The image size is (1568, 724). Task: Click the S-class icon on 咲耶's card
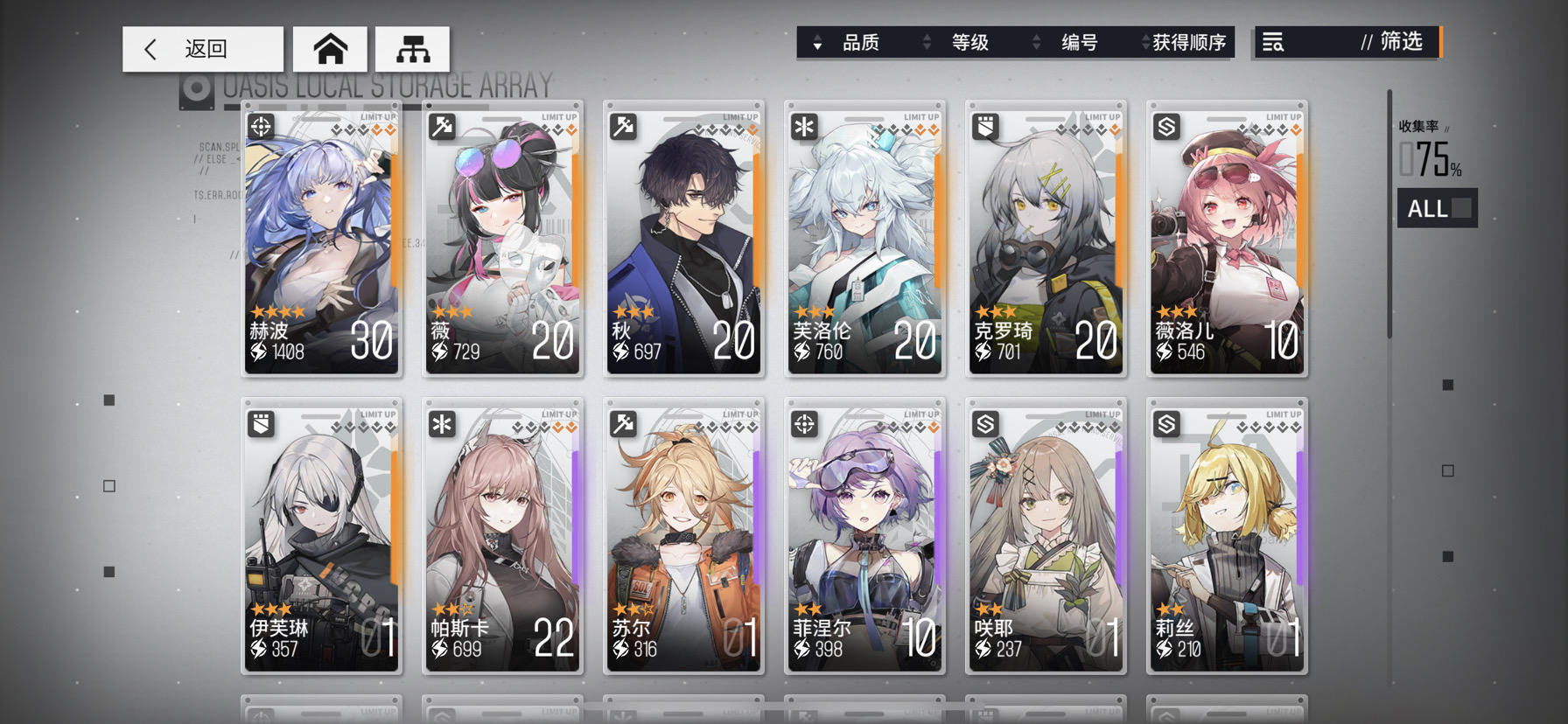[x=984, y=422]
